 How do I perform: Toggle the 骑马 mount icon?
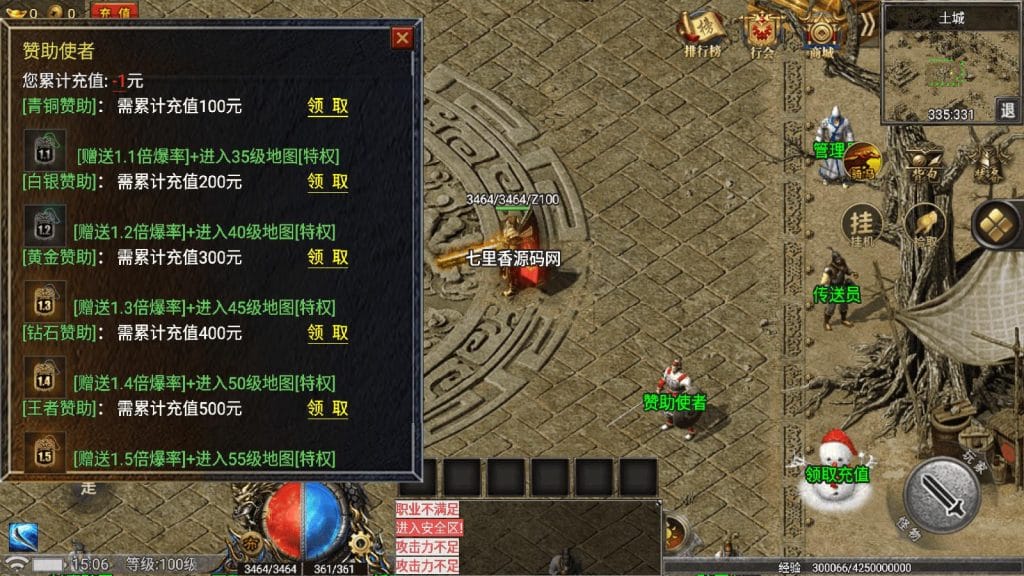point(863,163)
